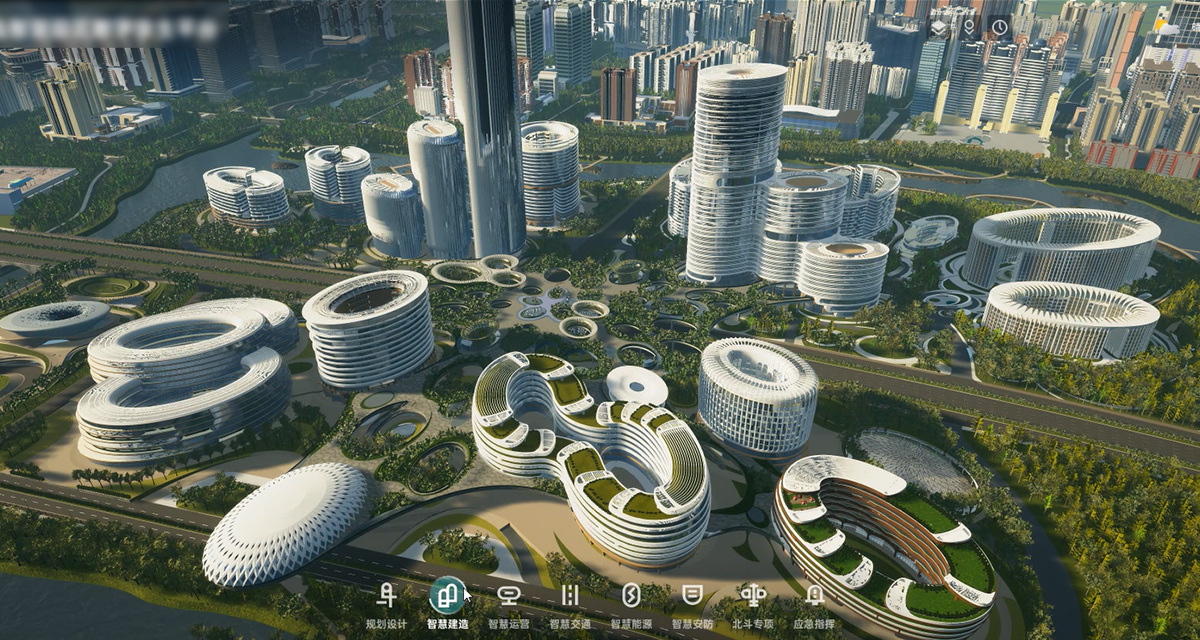Open the clock time icon
The width and height of the screenshot is (1200, 640).
(1000, 27)
